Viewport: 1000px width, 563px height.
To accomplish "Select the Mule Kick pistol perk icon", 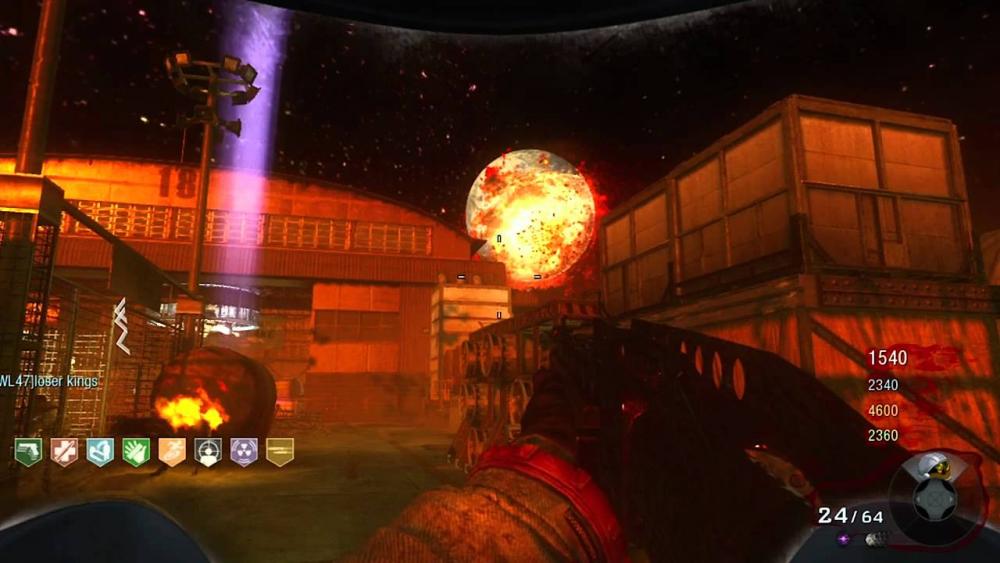I will pyautogui.click(x=28, y=452).
